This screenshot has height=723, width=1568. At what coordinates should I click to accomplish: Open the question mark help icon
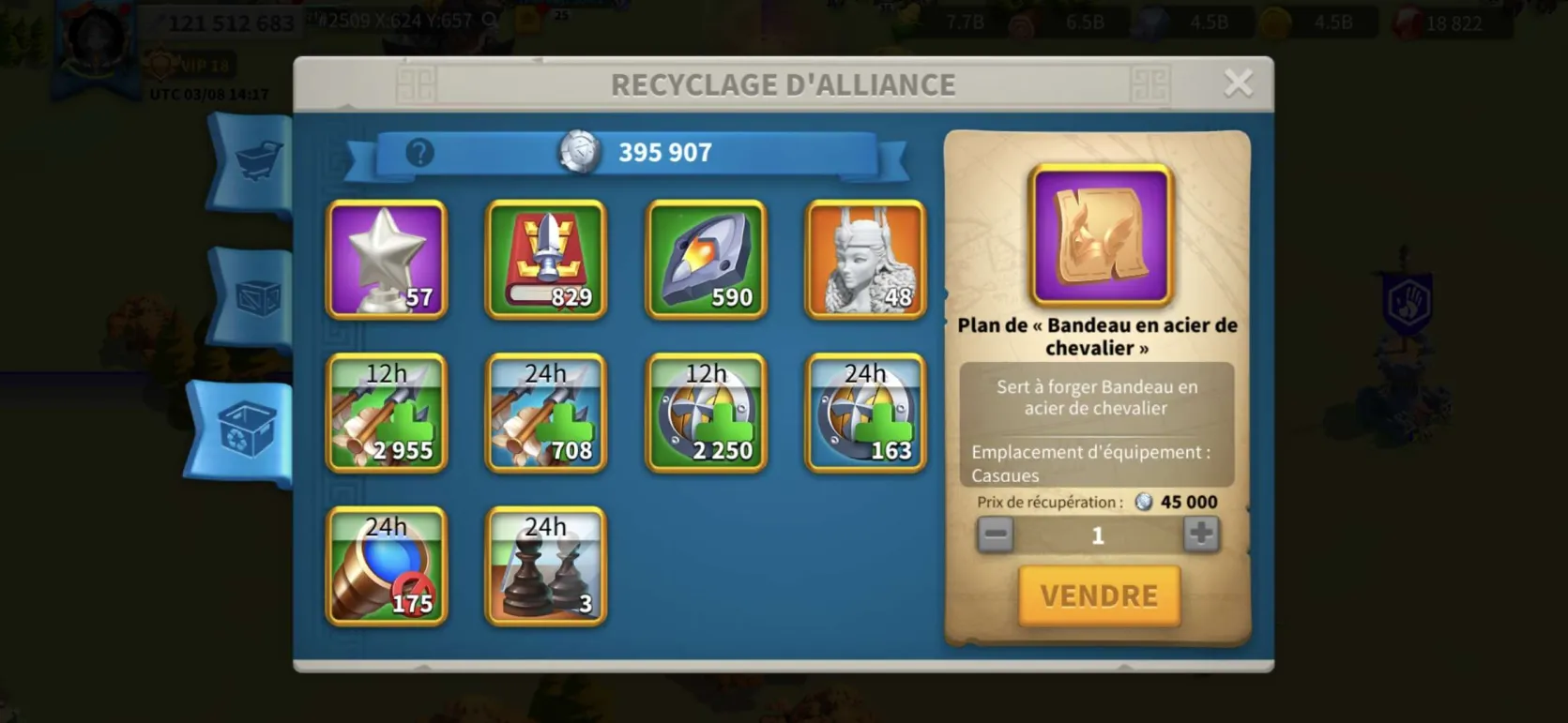point(419,152)
